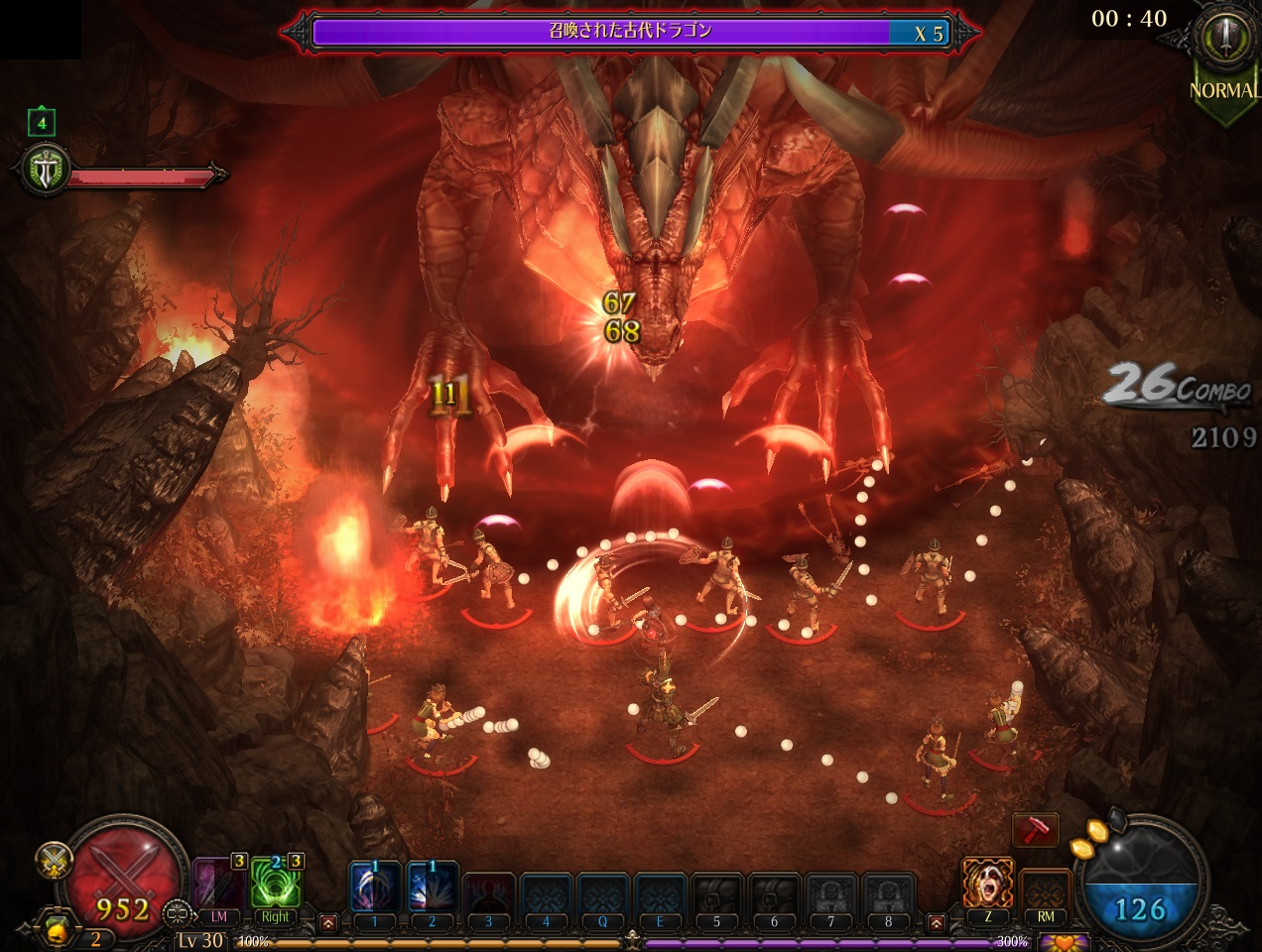
Task: Activate the screaming face skill on Z
Action: click(x=987, y=883)
